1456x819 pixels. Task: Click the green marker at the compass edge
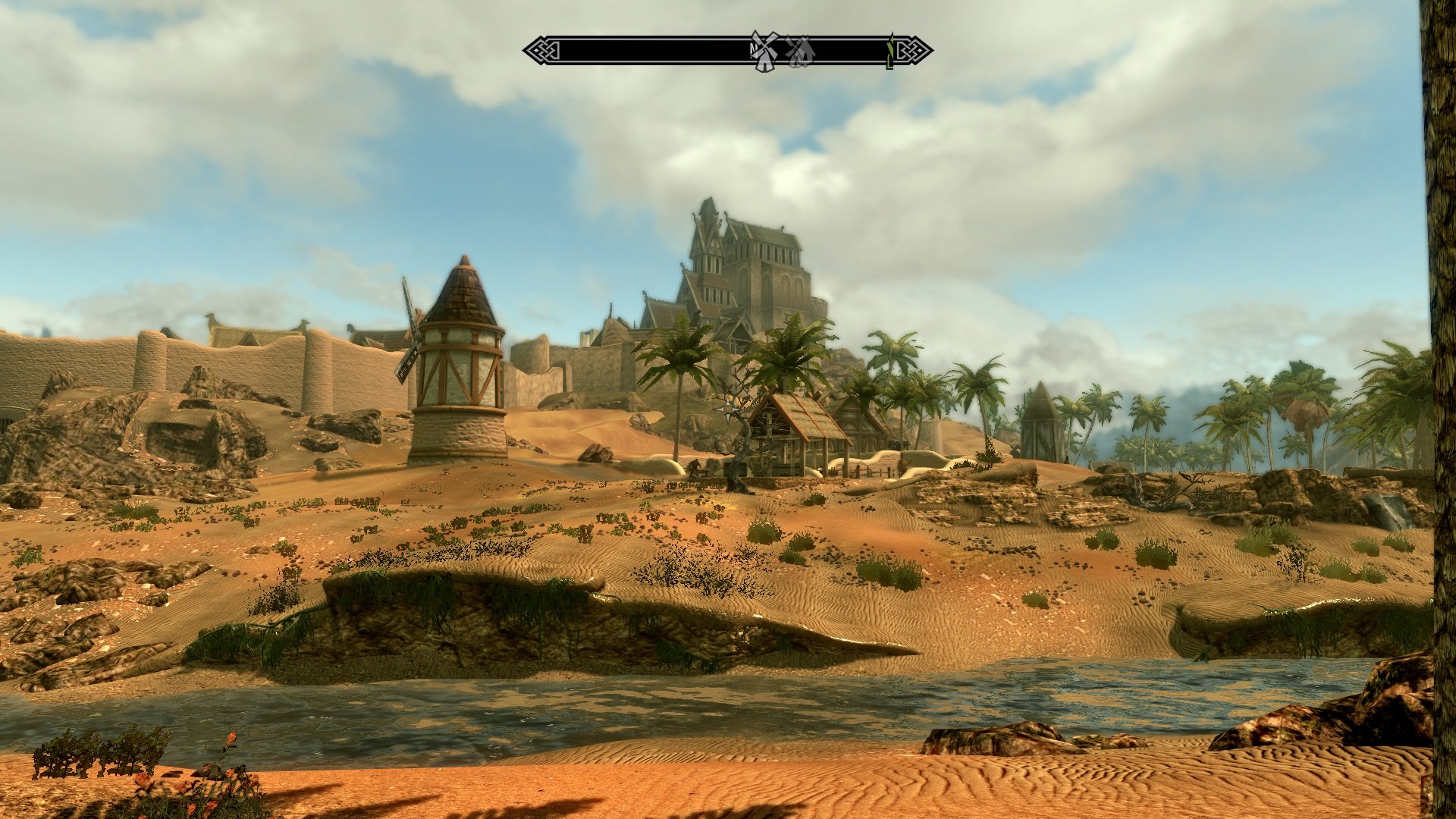[x=890, y=52]
